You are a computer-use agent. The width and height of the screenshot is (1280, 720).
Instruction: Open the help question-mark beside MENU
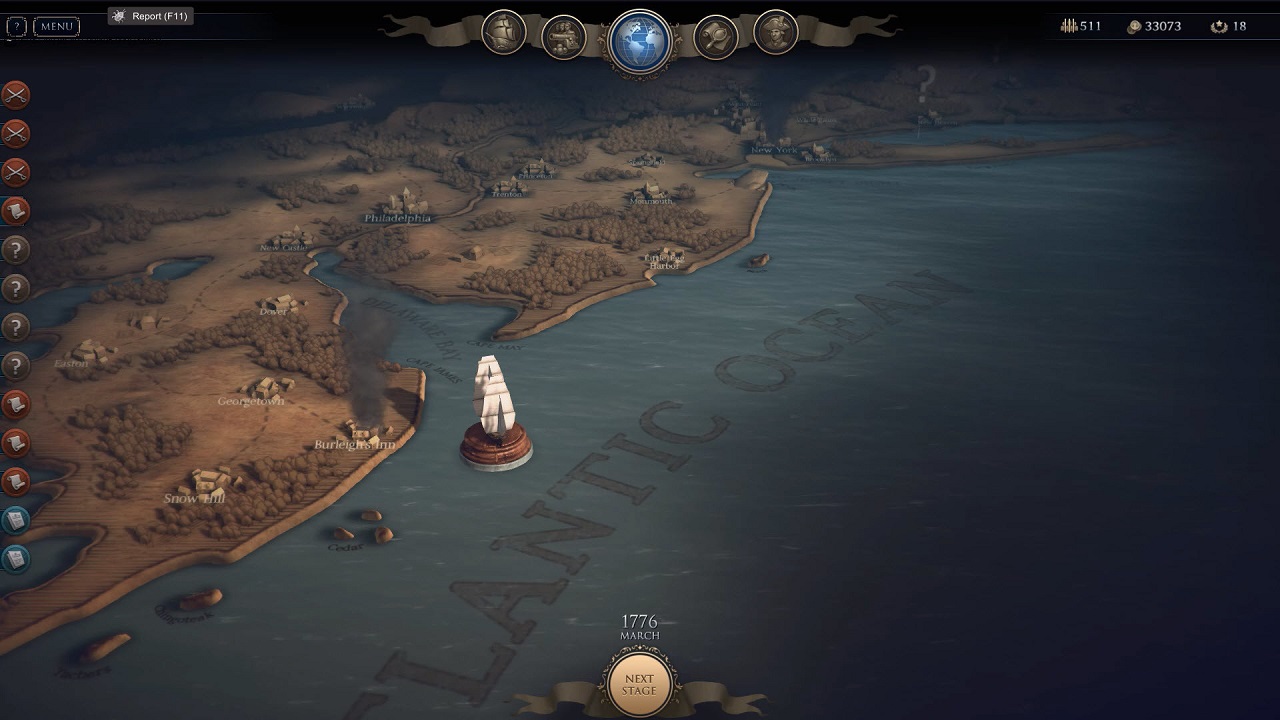pos(16,26)
